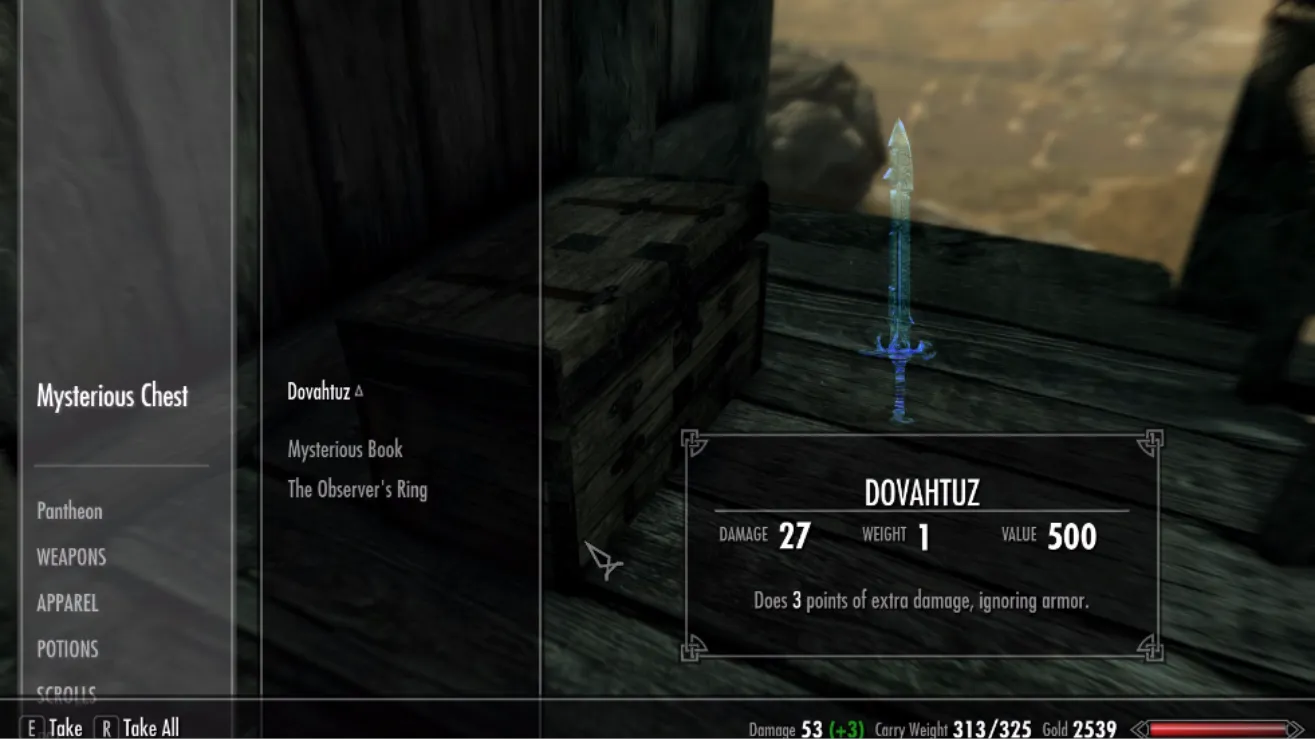Viewport: 1315px width, 740px height.
Task: Select the Dovahtuz sword entry
Action: pyautogui.click(x=319, y=392)
